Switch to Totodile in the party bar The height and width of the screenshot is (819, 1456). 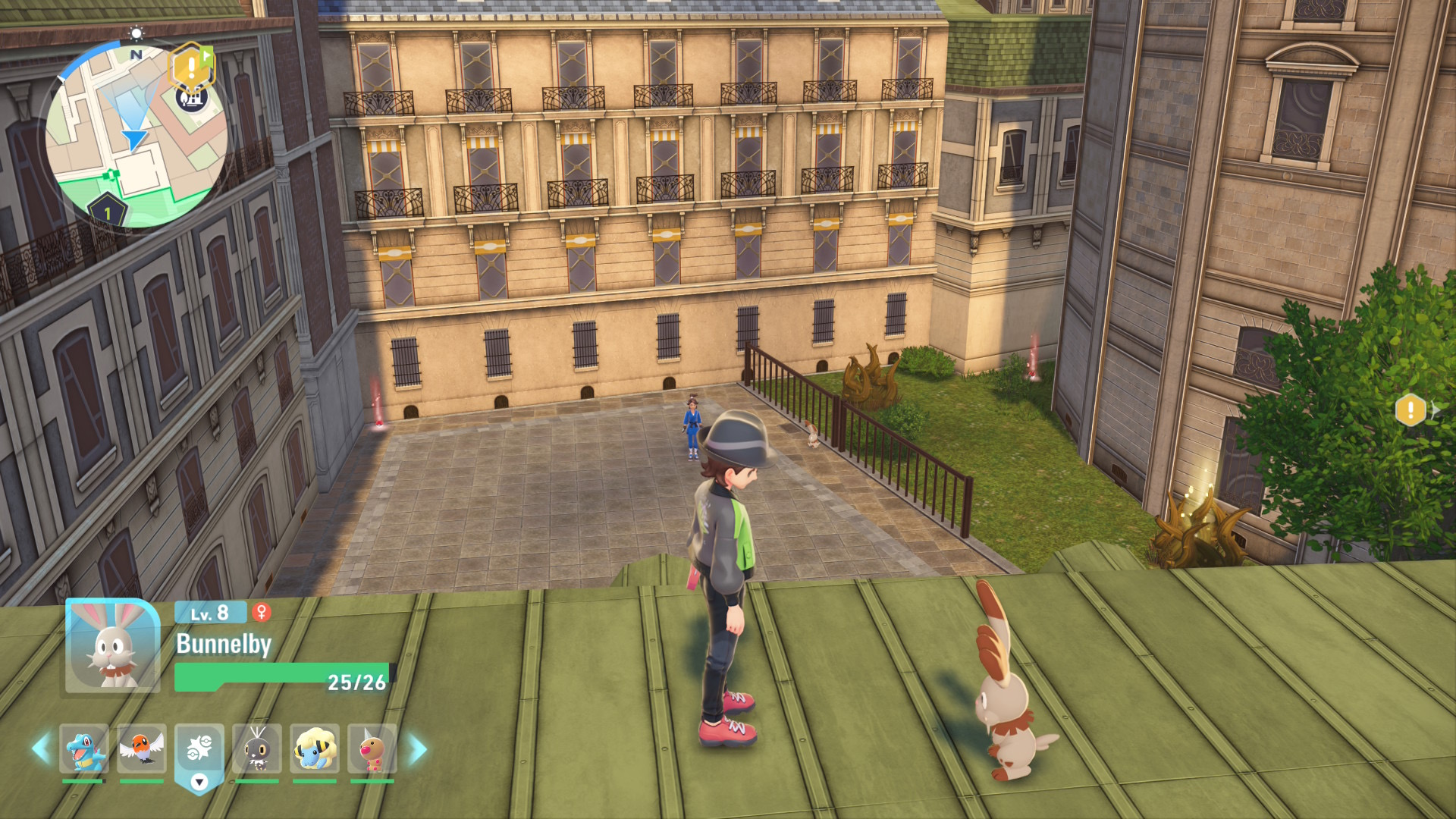[83, 749]
